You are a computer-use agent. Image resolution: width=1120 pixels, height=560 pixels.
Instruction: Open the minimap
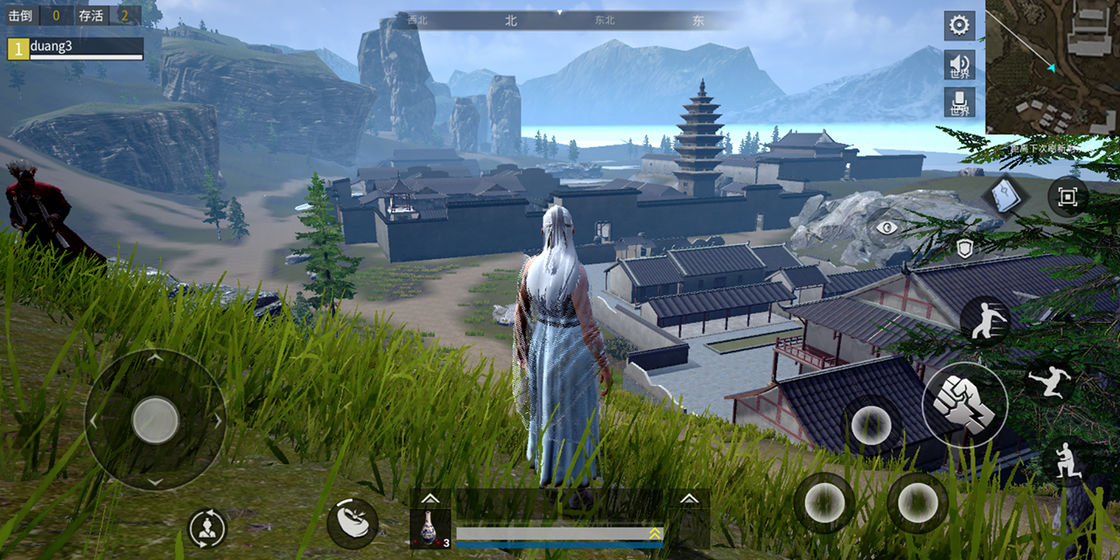pyautogui.click(x=1053, y=67)
